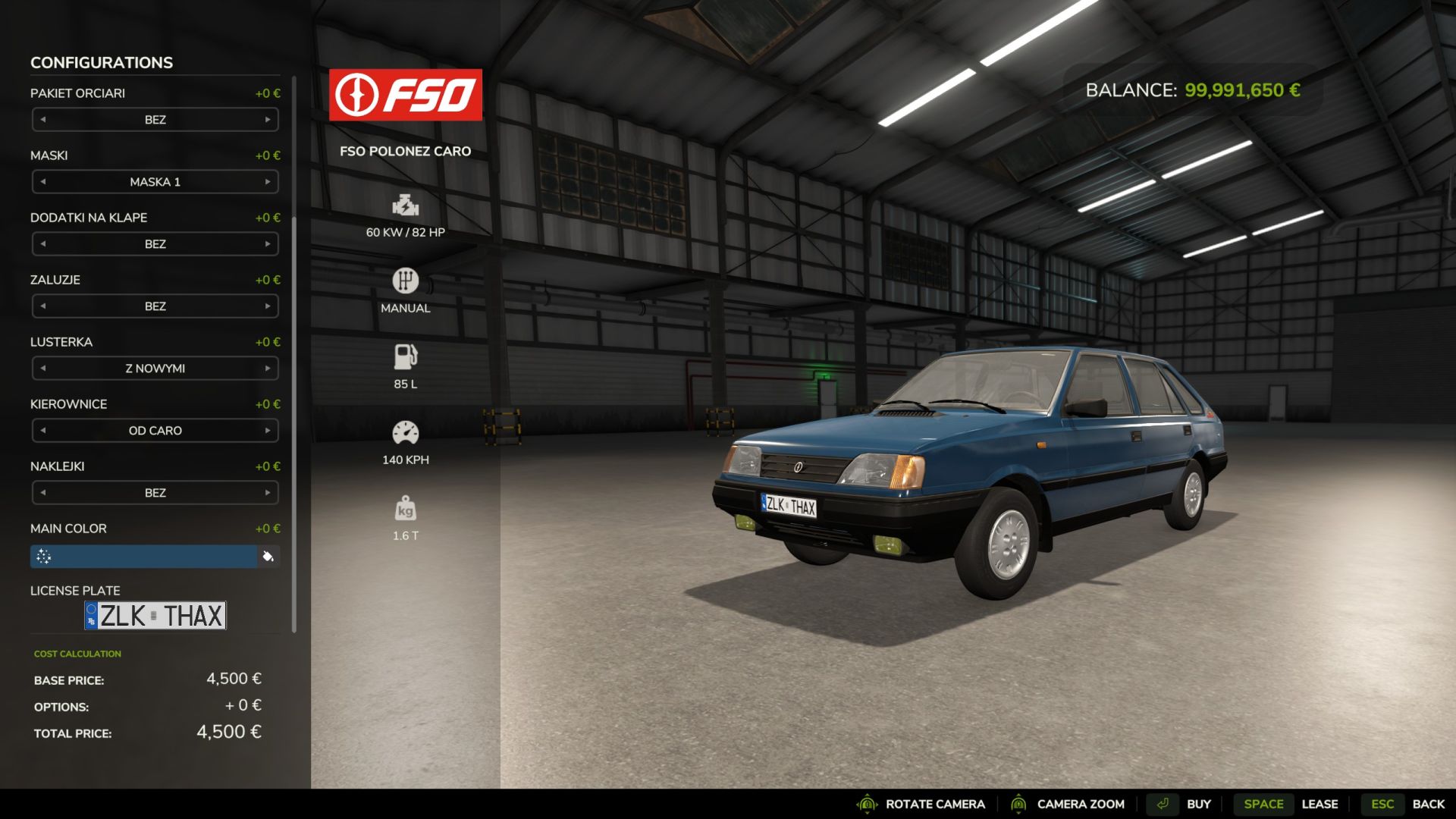Choose next Kierownice steering wheel option

(268, 431)
